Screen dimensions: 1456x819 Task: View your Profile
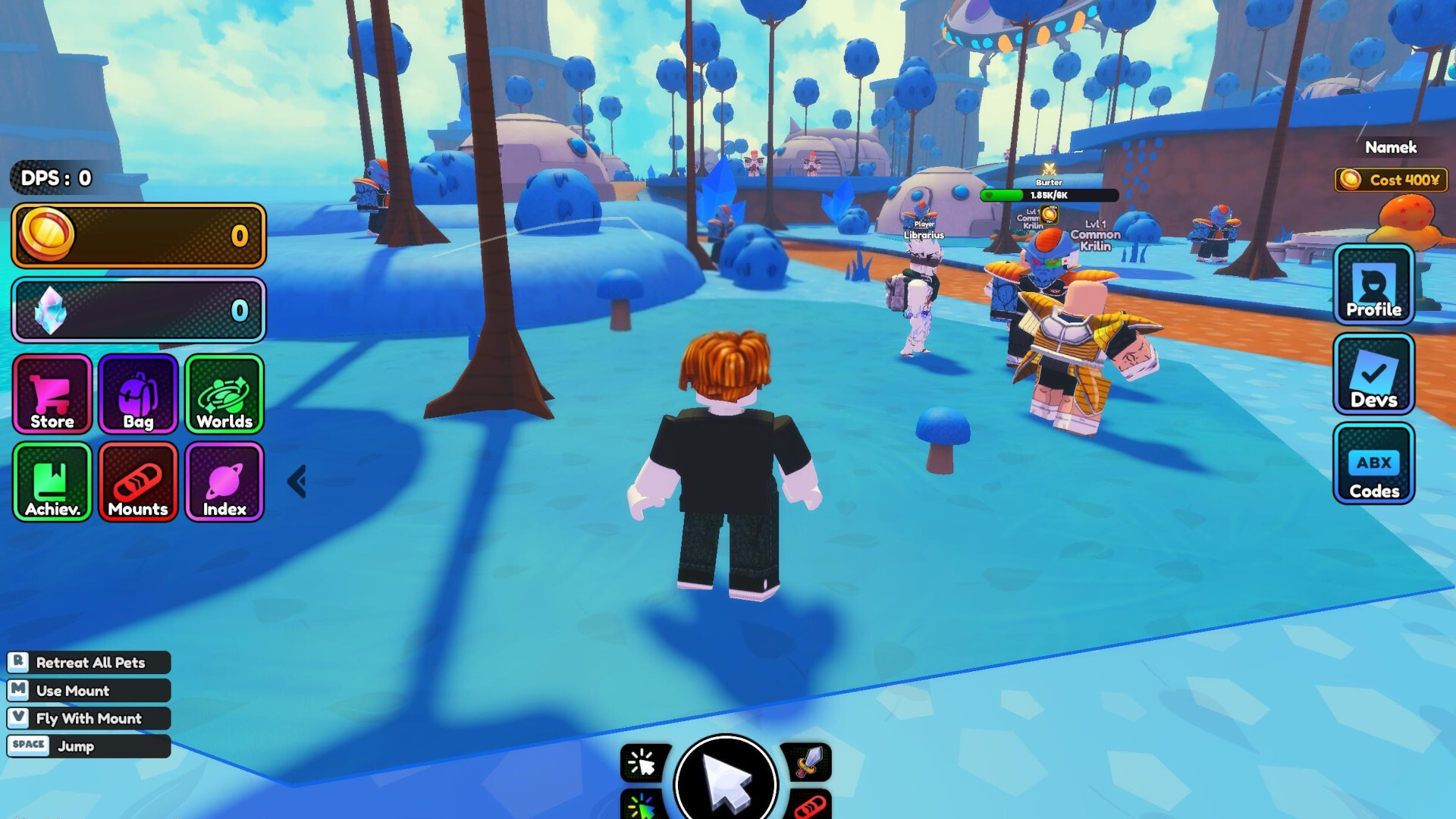pyautogui.click(x=1373, y=285)
